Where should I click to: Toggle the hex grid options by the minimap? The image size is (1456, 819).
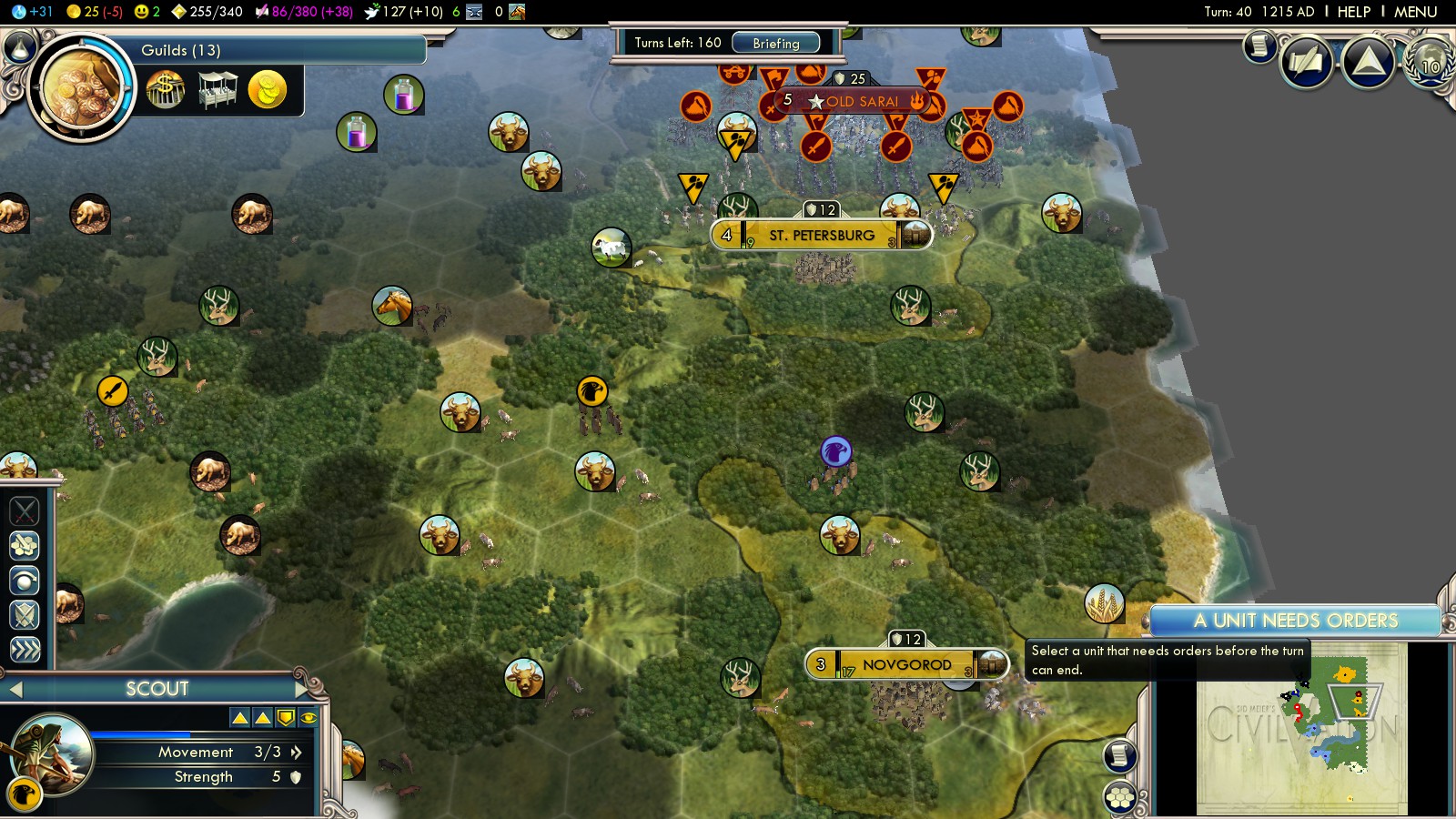[x=1120, y=798]
